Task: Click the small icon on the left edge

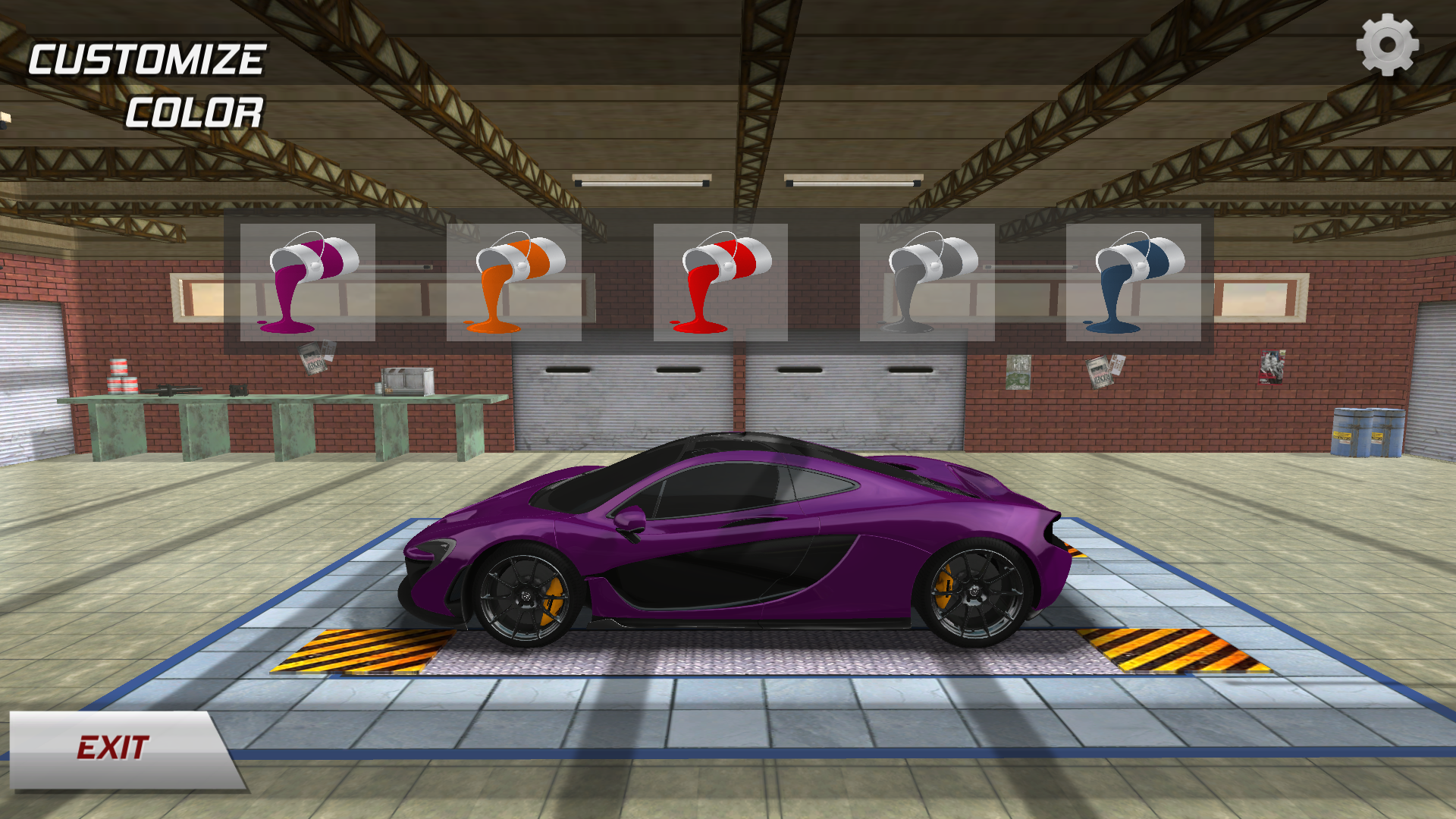Action: [6, 118]
